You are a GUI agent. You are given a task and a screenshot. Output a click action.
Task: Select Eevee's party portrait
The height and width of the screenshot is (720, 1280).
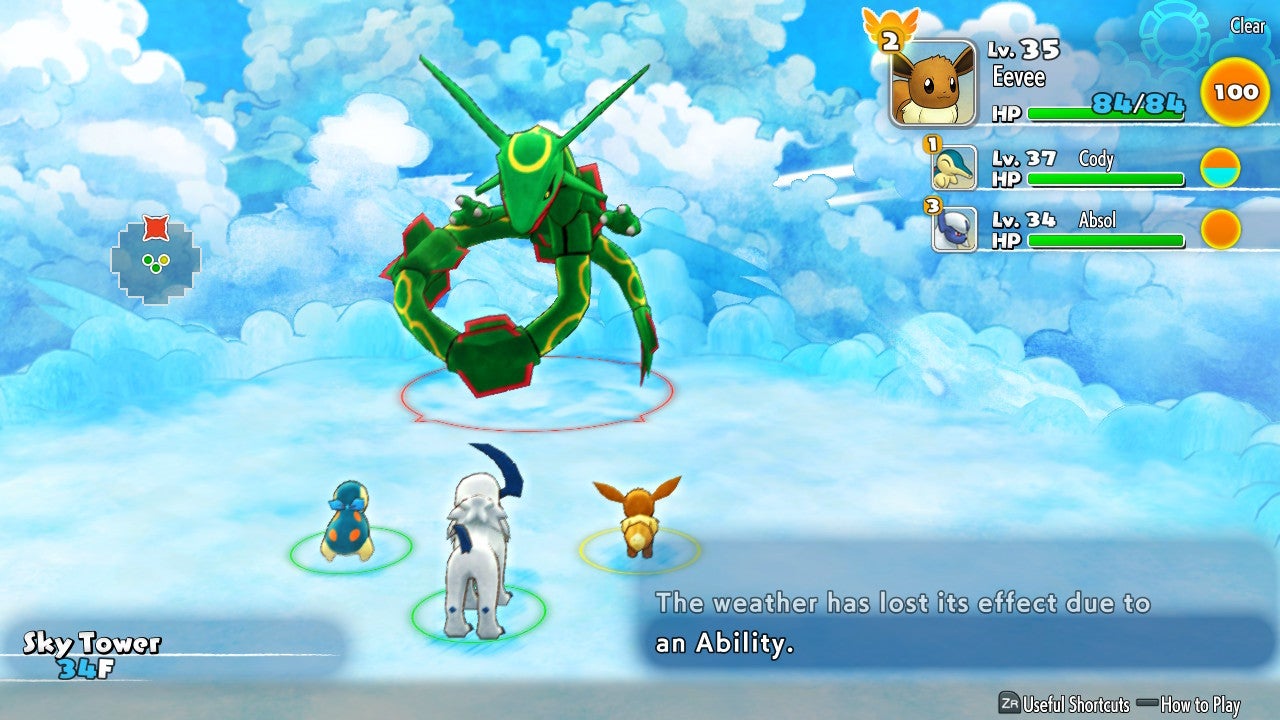[x=932, y=83]
